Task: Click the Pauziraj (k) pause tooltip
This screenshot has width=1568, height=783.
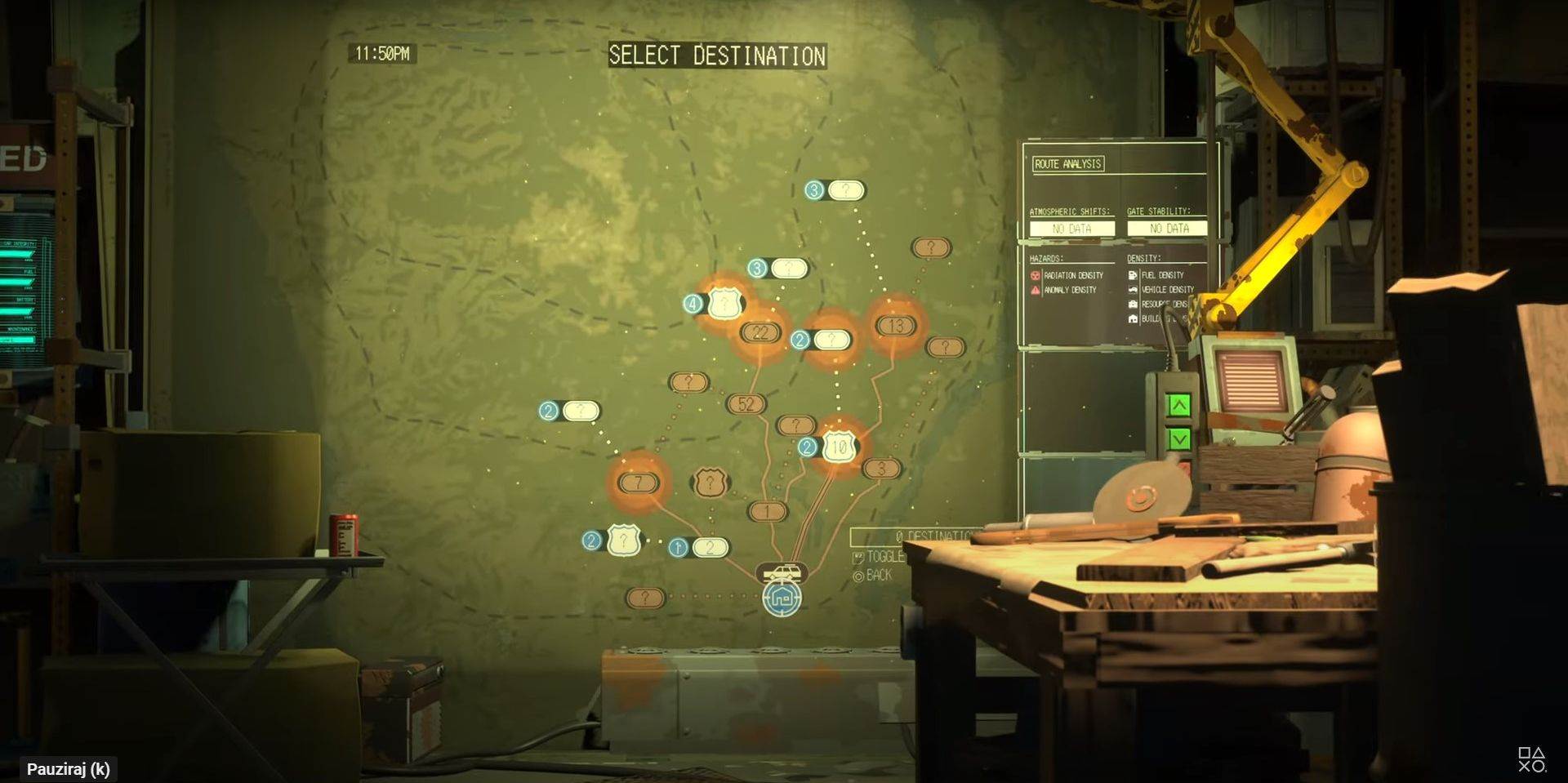Action: coord(69,769)
